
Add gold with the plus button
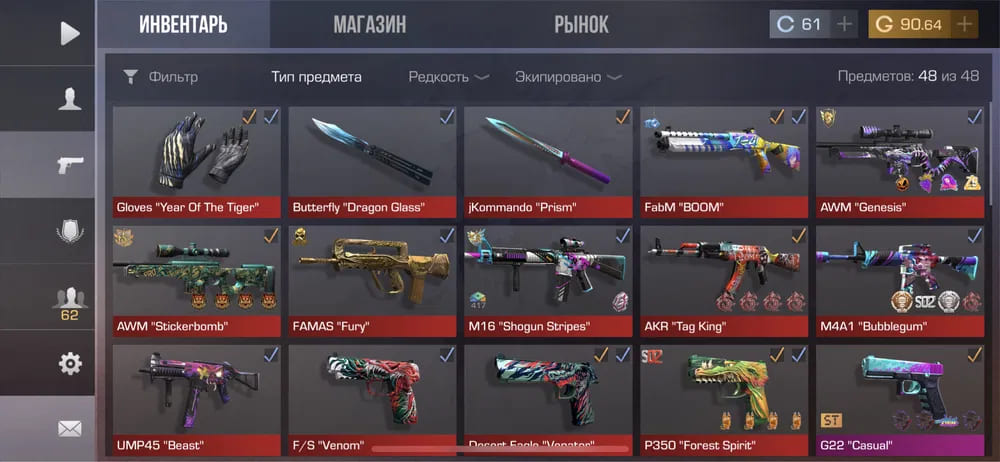tap(964, 24)
